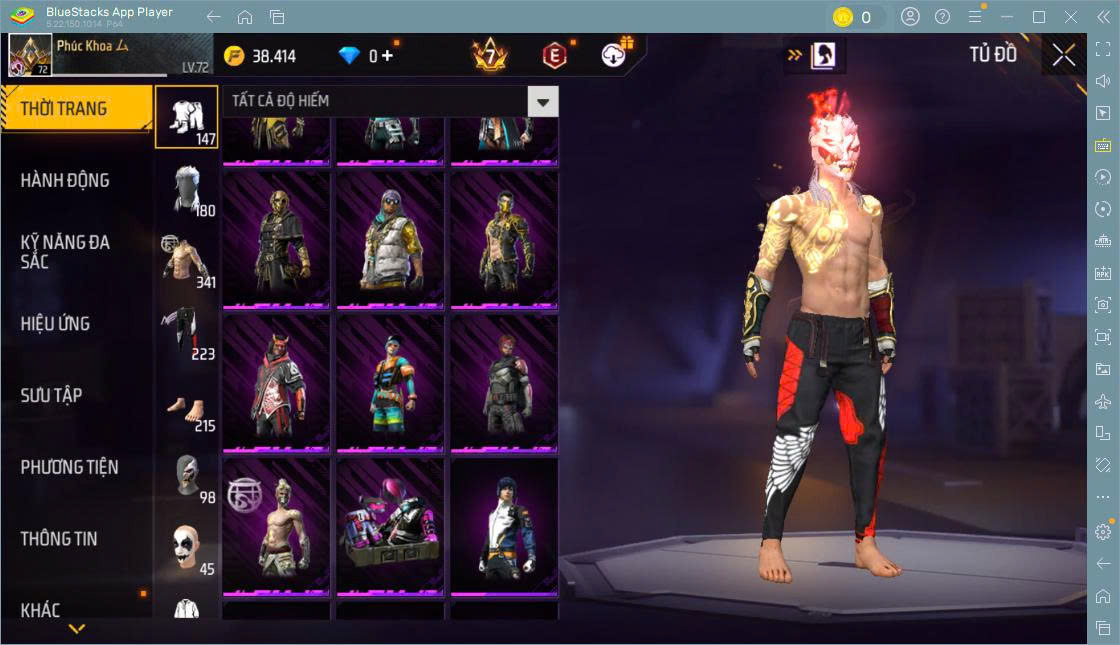Switch to the Hành Động tab
The height and width of the screenshot is (645, 1120).
tap(66, 181)
